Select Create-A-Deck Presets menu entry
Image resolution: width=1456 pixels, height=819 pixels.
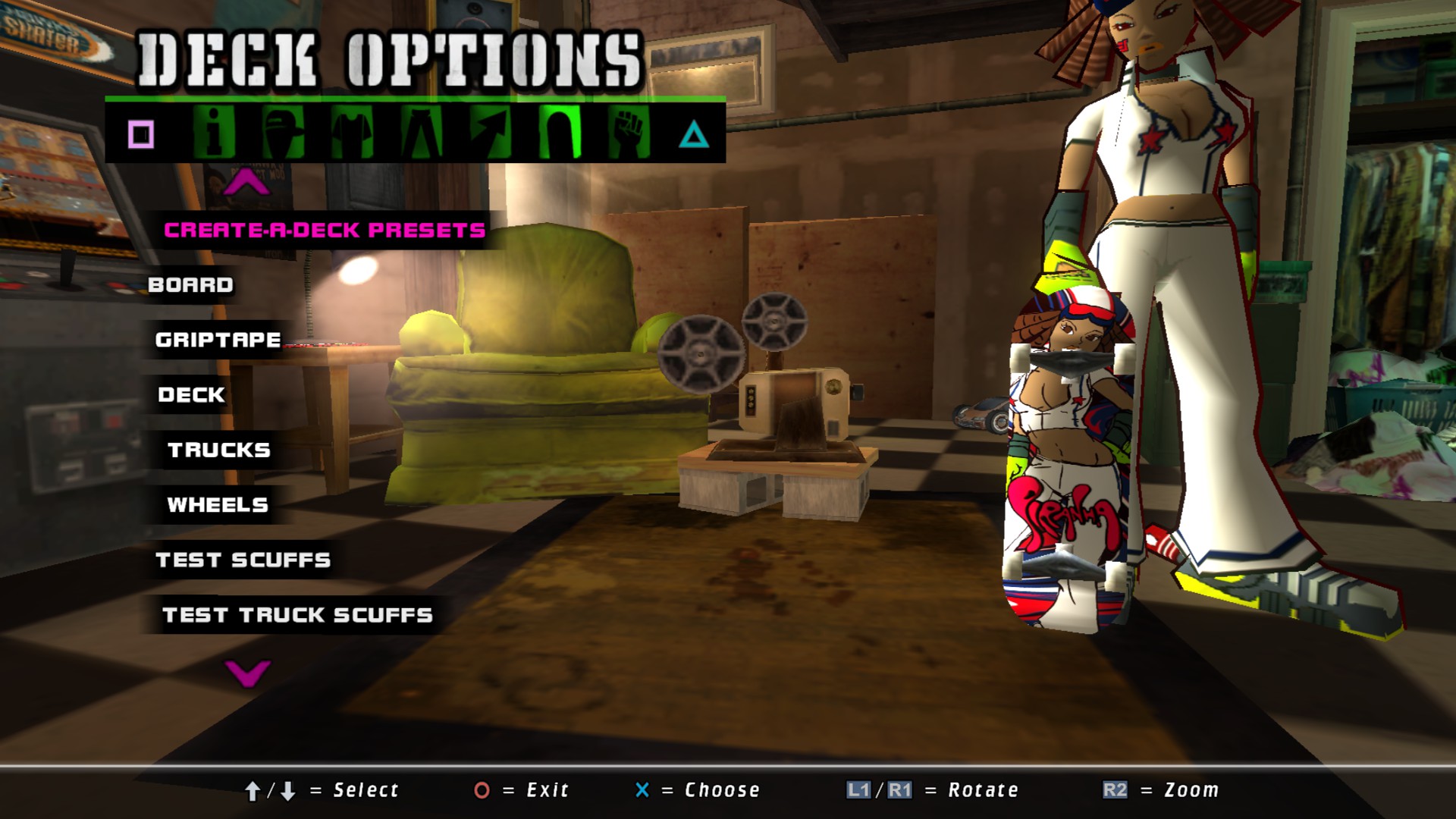[x=325, y=231]
